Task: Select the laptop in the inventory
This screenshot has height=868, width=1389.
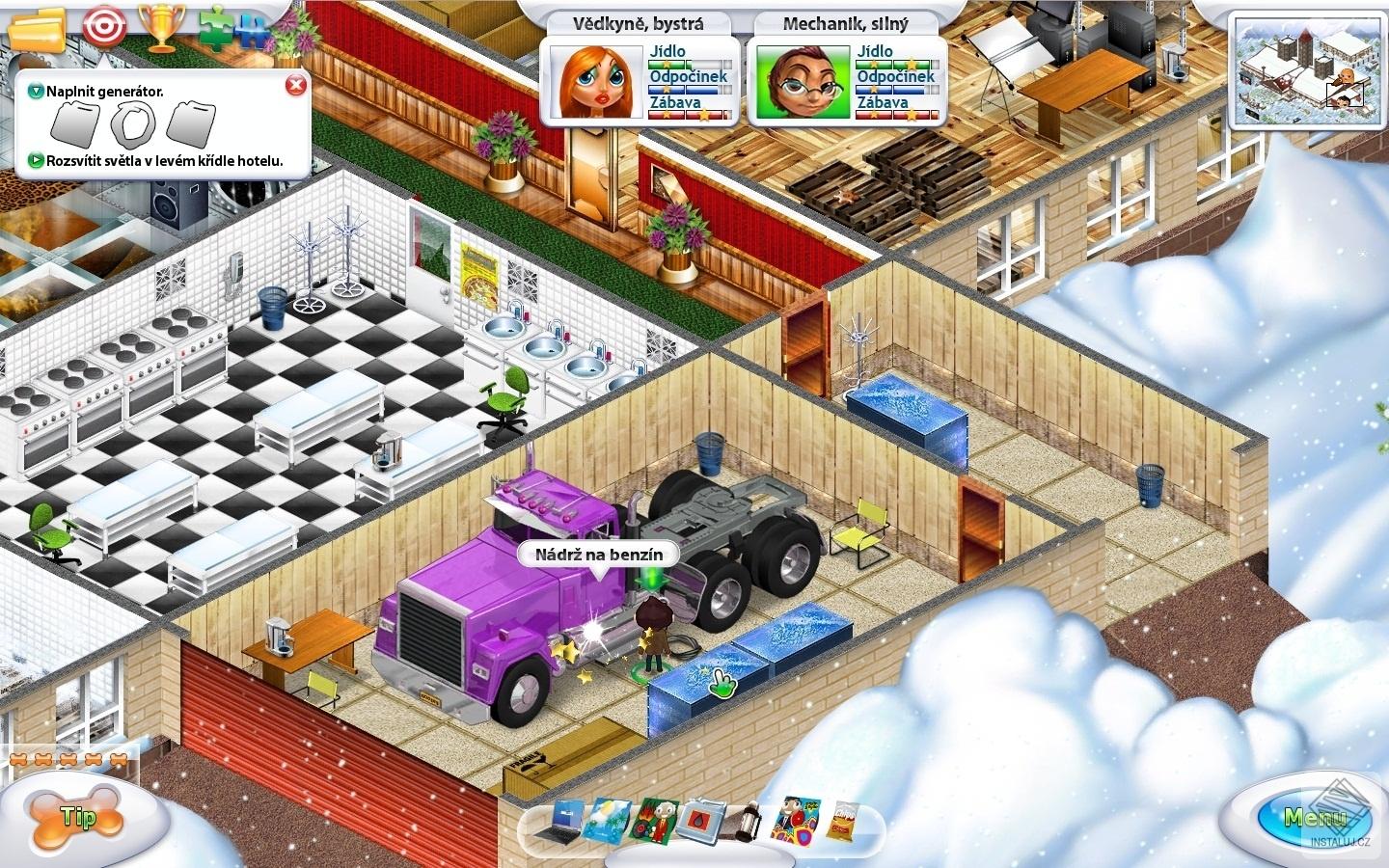Action: pos(566,823)
